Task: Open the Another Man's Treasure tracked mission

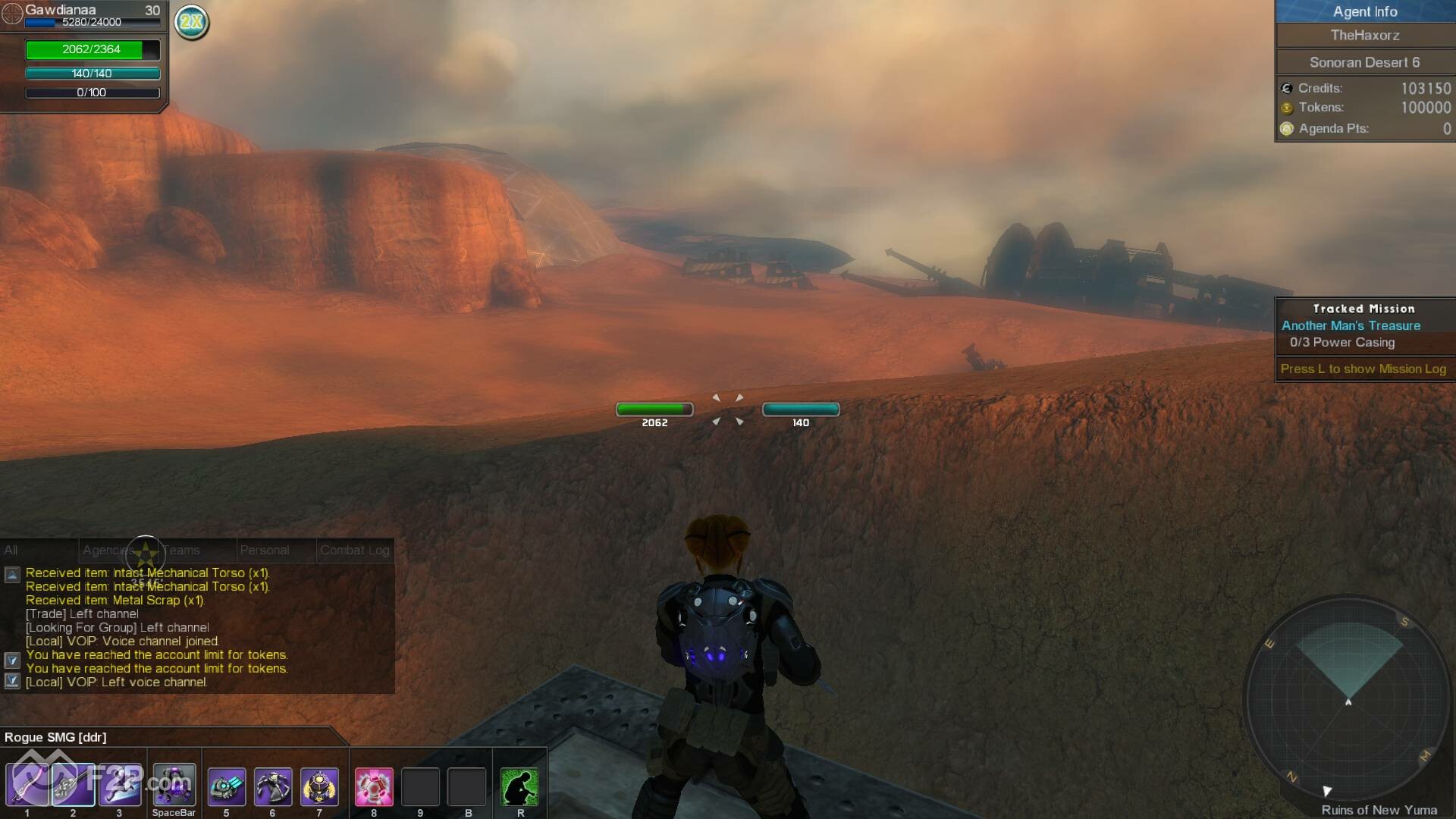Action: [1351, 325]
